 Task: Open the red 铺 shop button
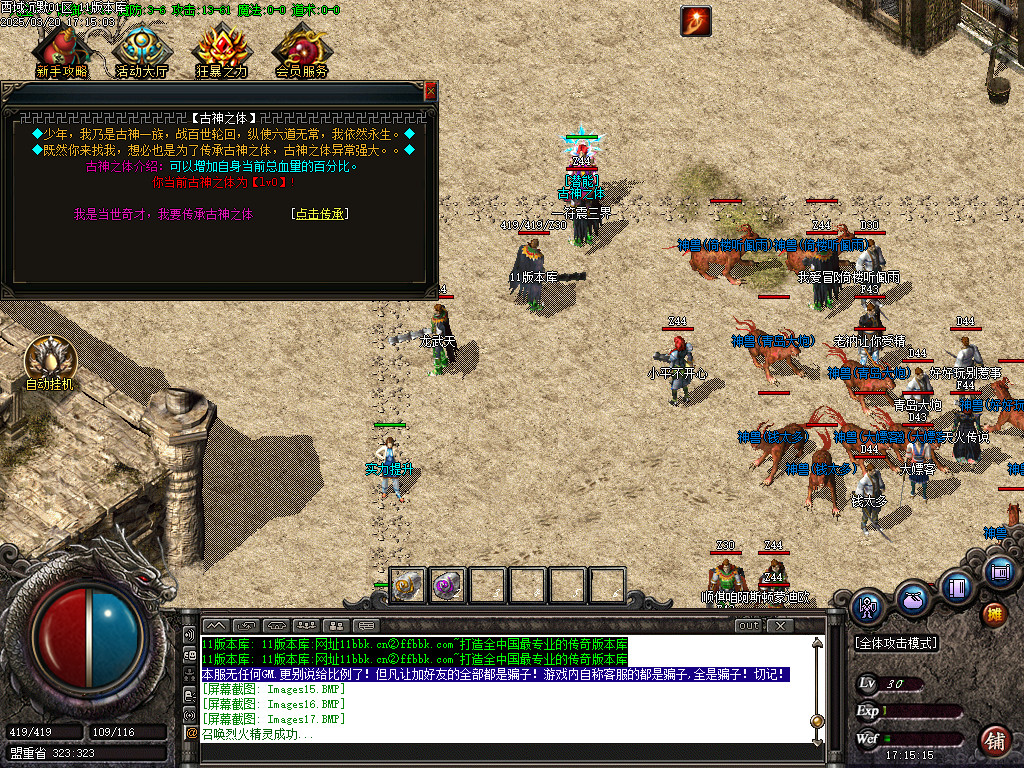coord(994,740)
